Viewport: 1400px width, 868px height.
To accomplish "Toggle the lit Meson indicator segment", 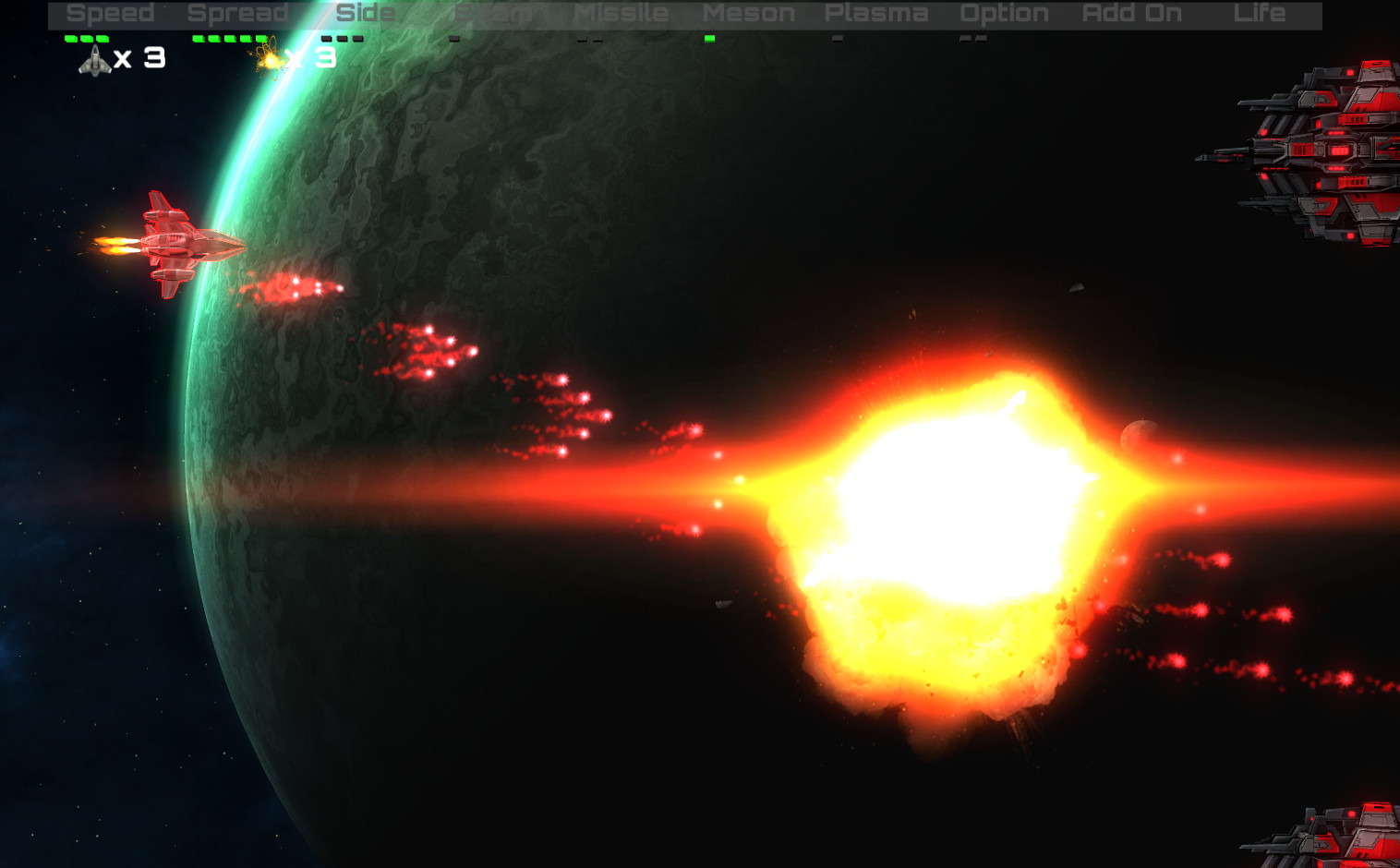I will [x=709, y=39].
